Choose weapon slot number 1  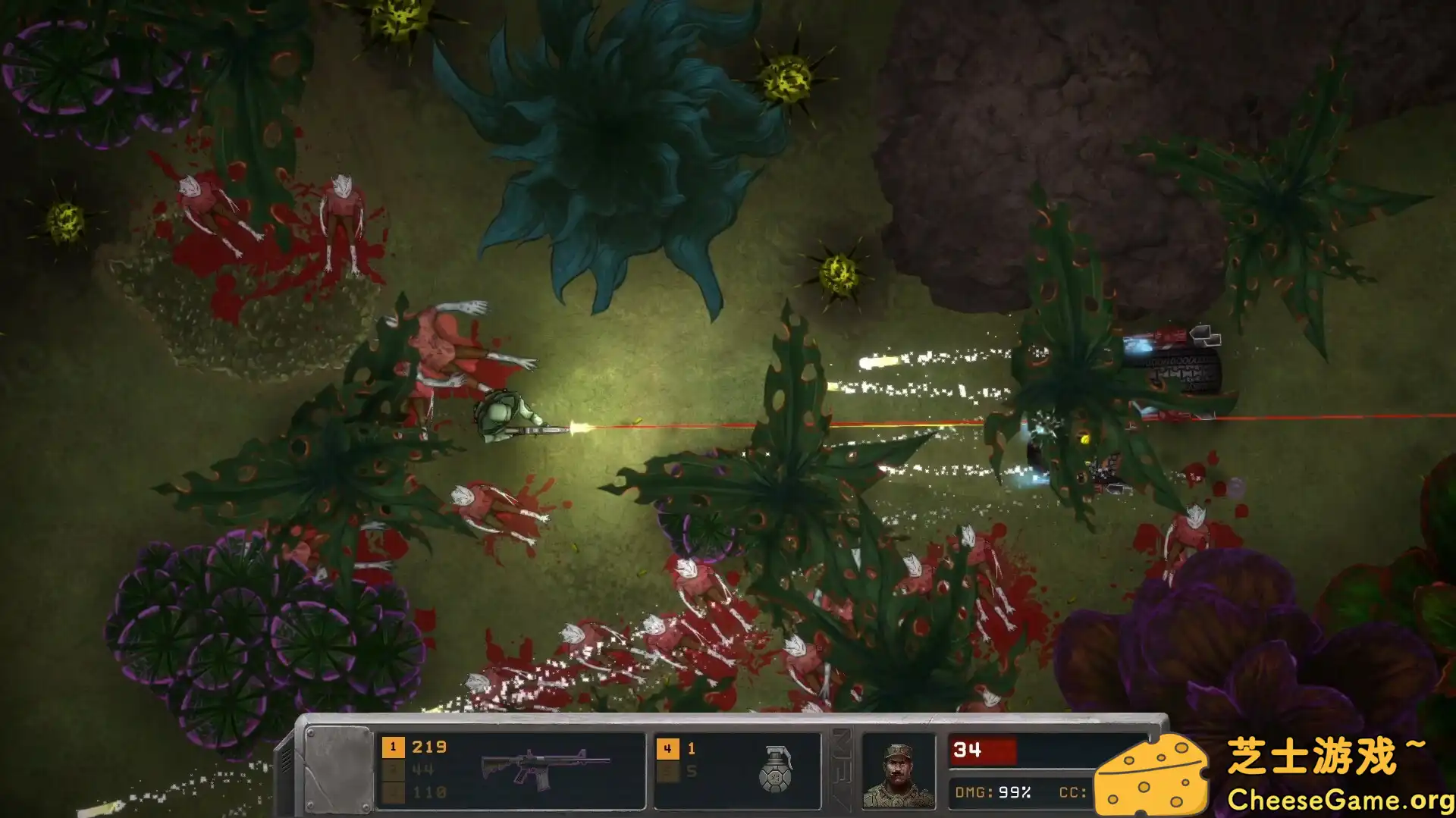393,747
